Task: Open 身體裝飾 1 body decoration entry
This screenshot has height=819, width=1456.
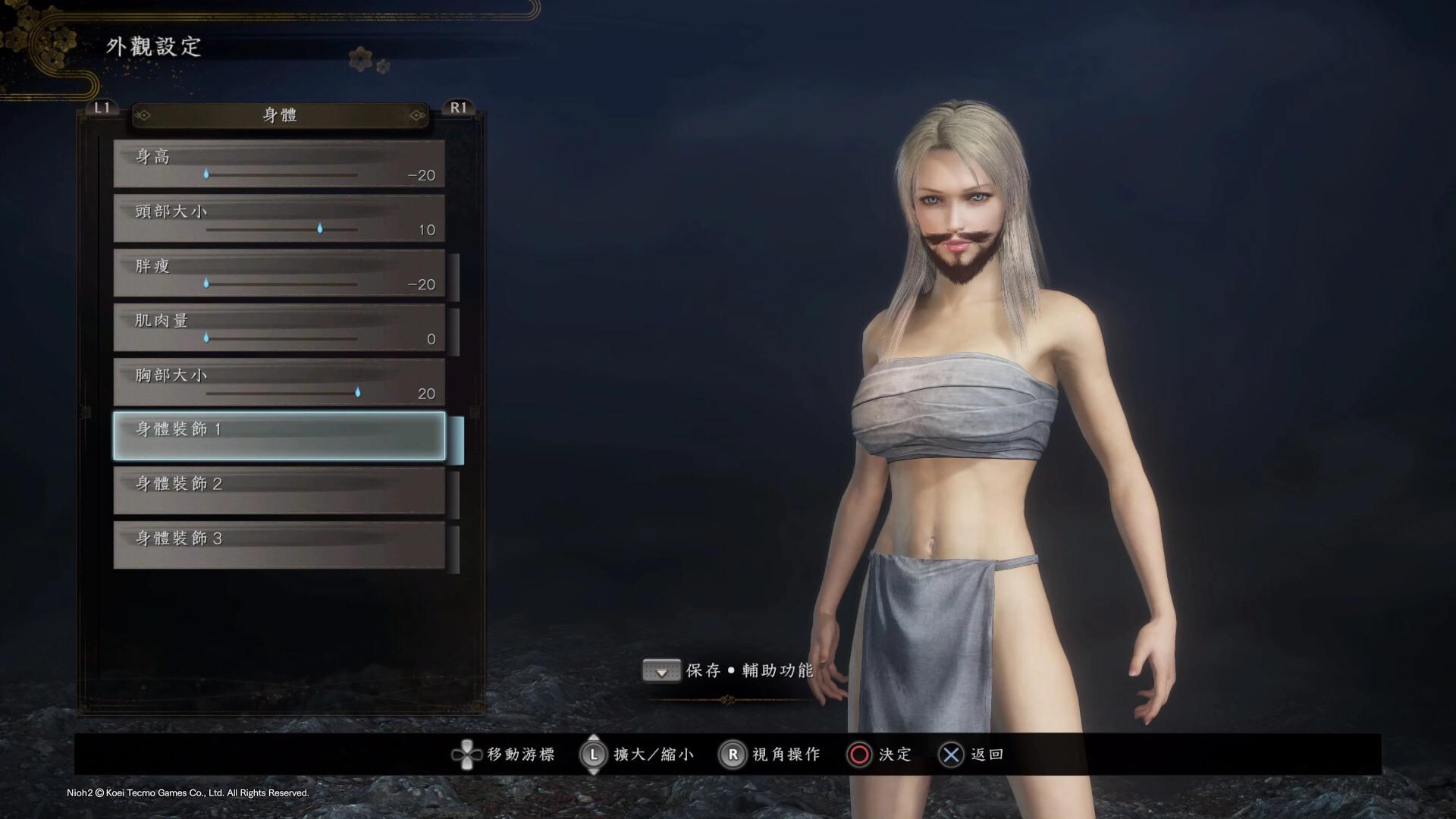Action: (279, 436)
